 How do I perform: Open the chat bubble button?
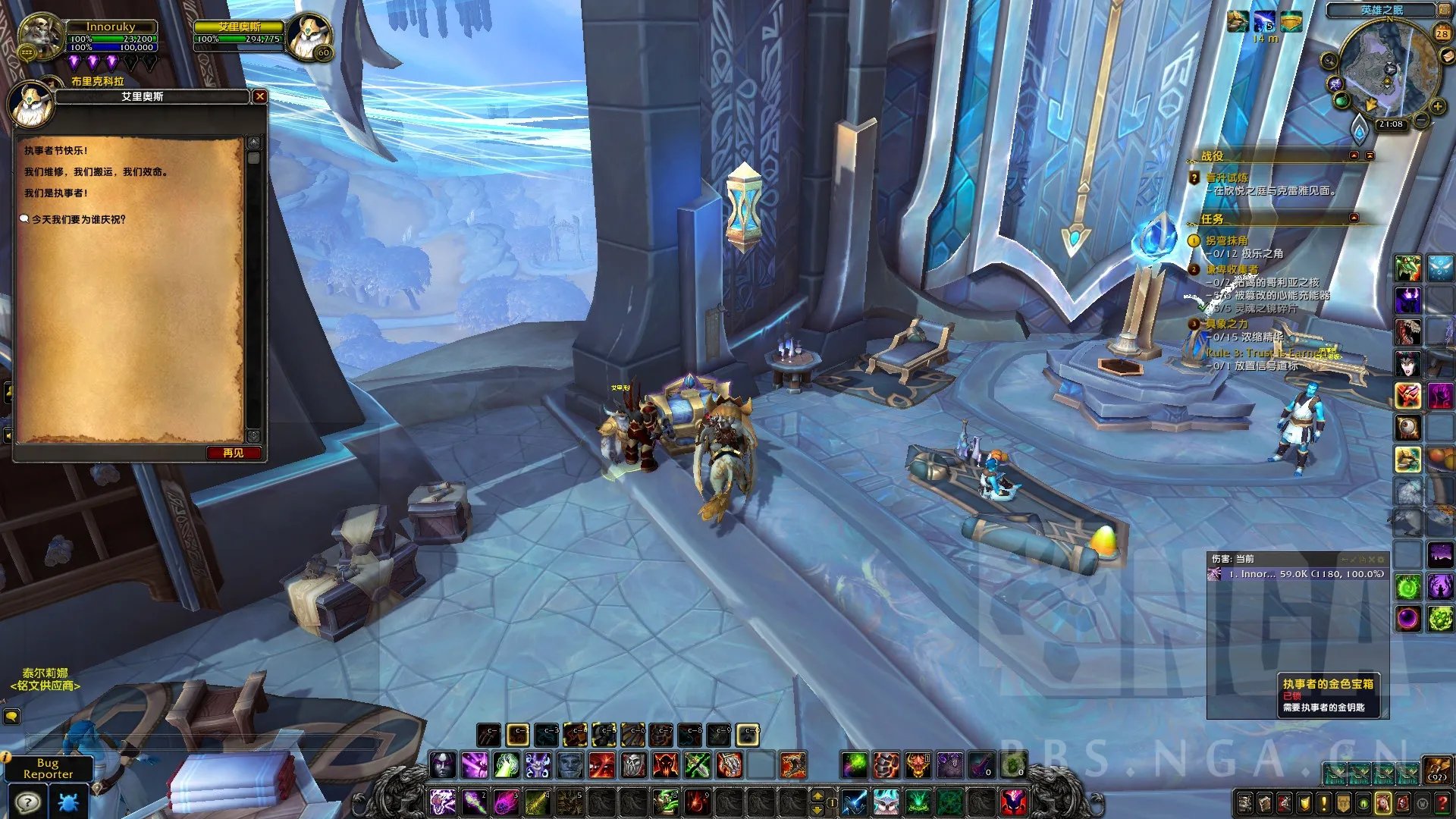(11, 716)
